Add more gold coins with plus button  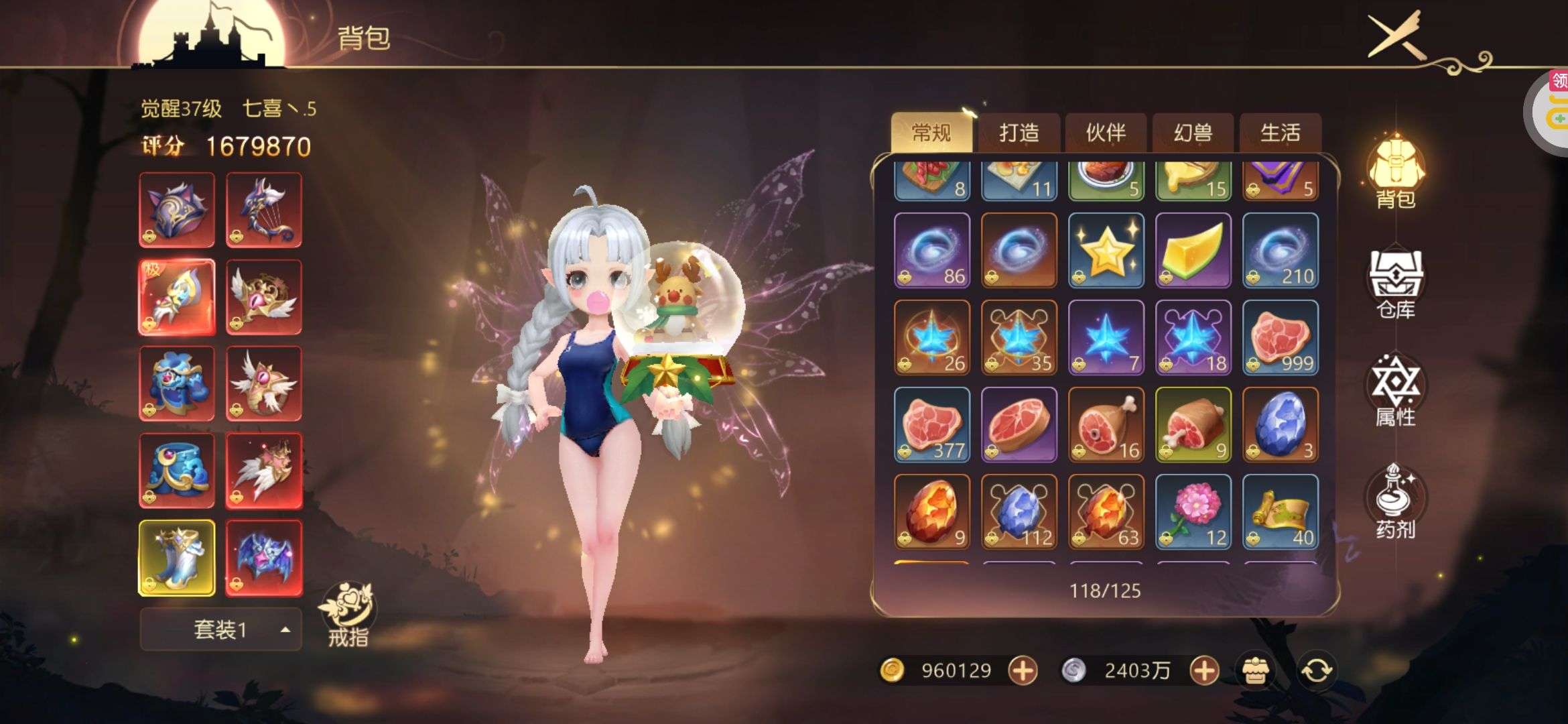point(1023,670)
